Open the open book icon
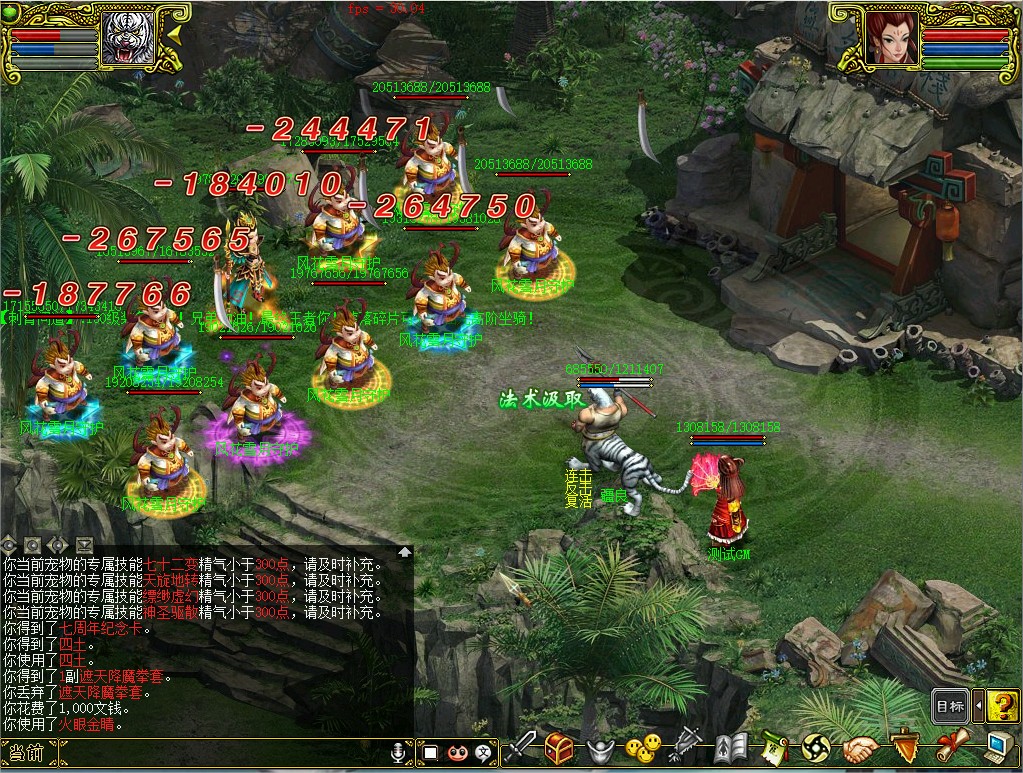Screen dimensions: 1023x773 point(732,749)
